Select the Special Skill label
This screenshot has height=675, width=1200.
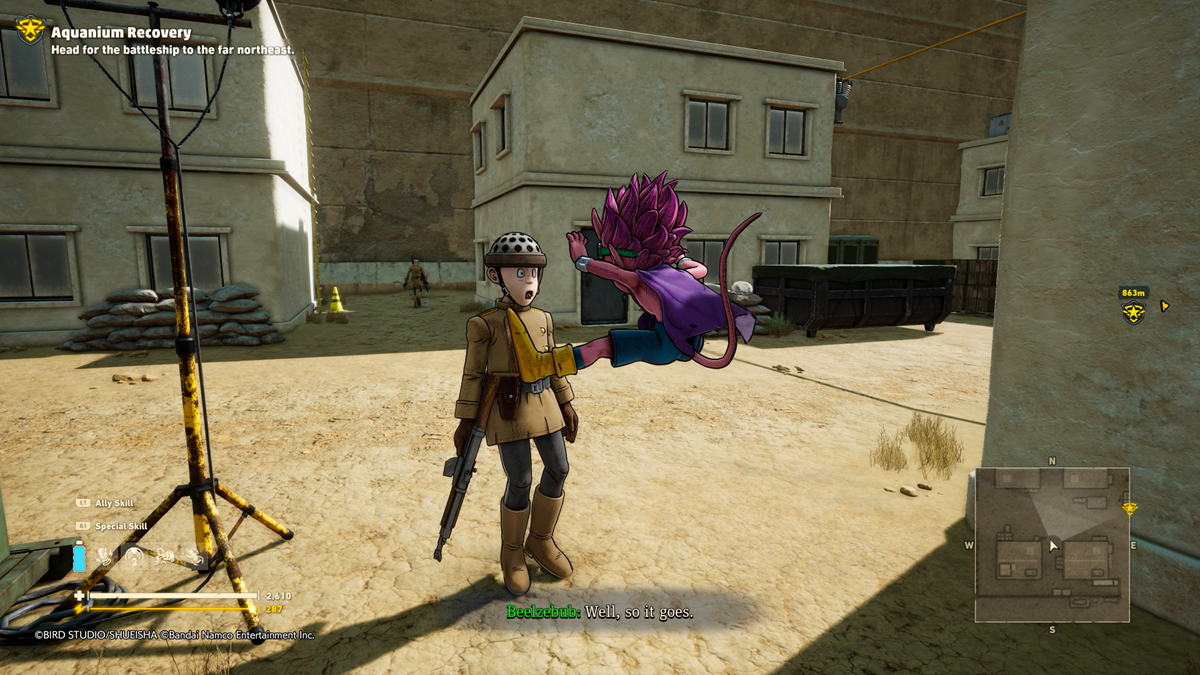pos(120,526)
